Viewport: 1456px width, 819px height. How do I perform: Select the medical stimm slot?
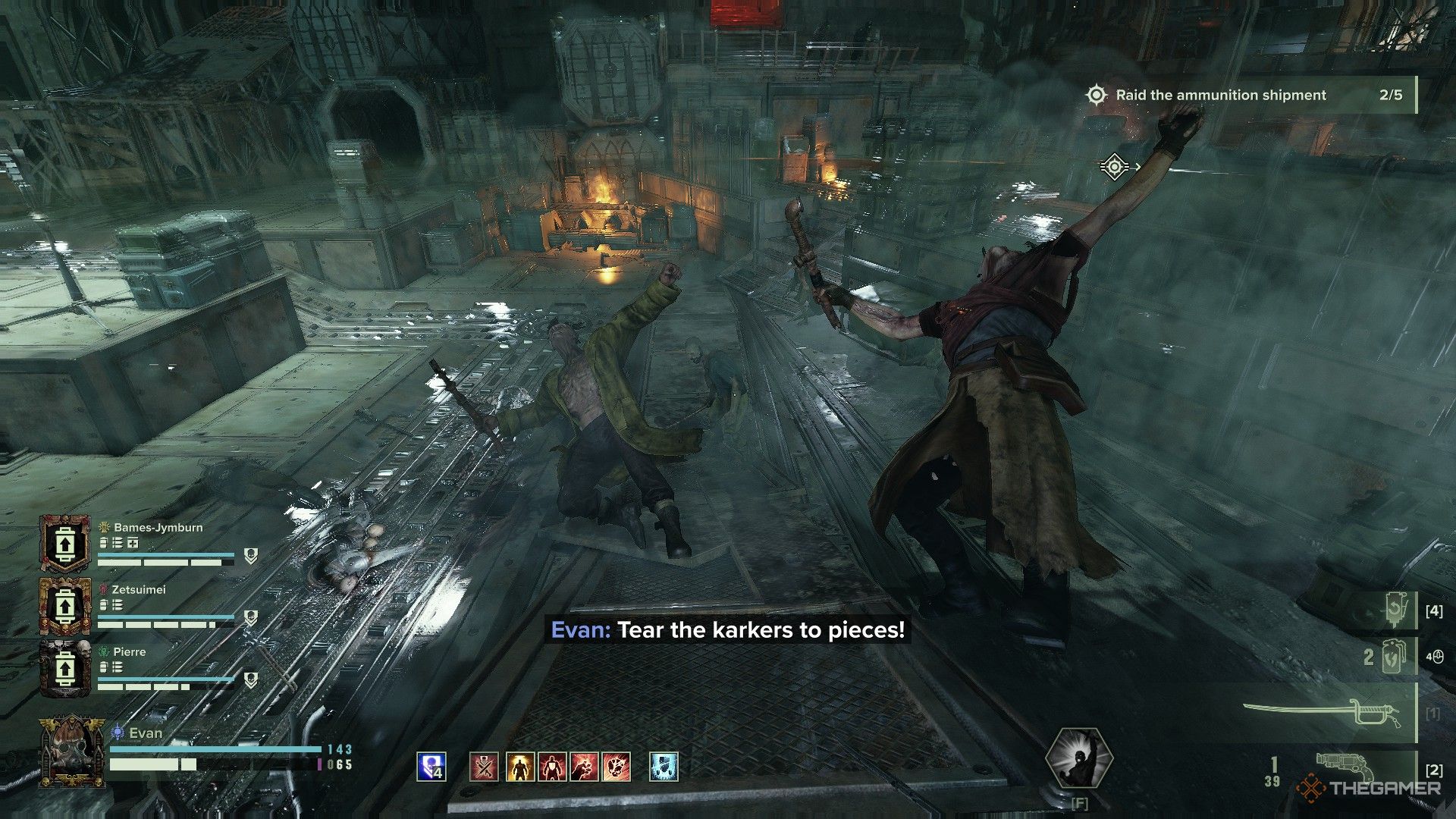tap(1397, 610)
